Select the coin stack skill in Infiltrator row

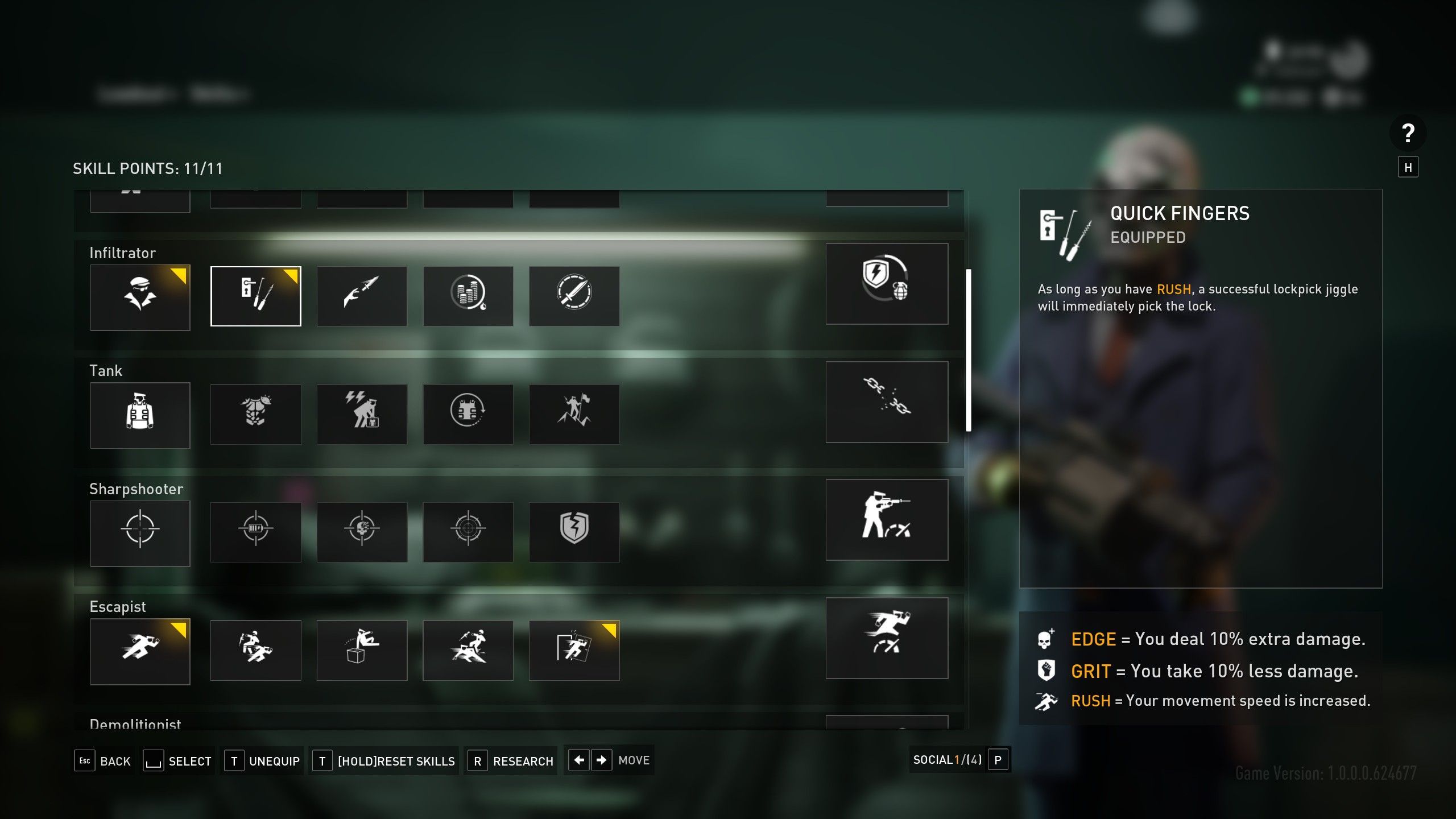coord(468,296)
